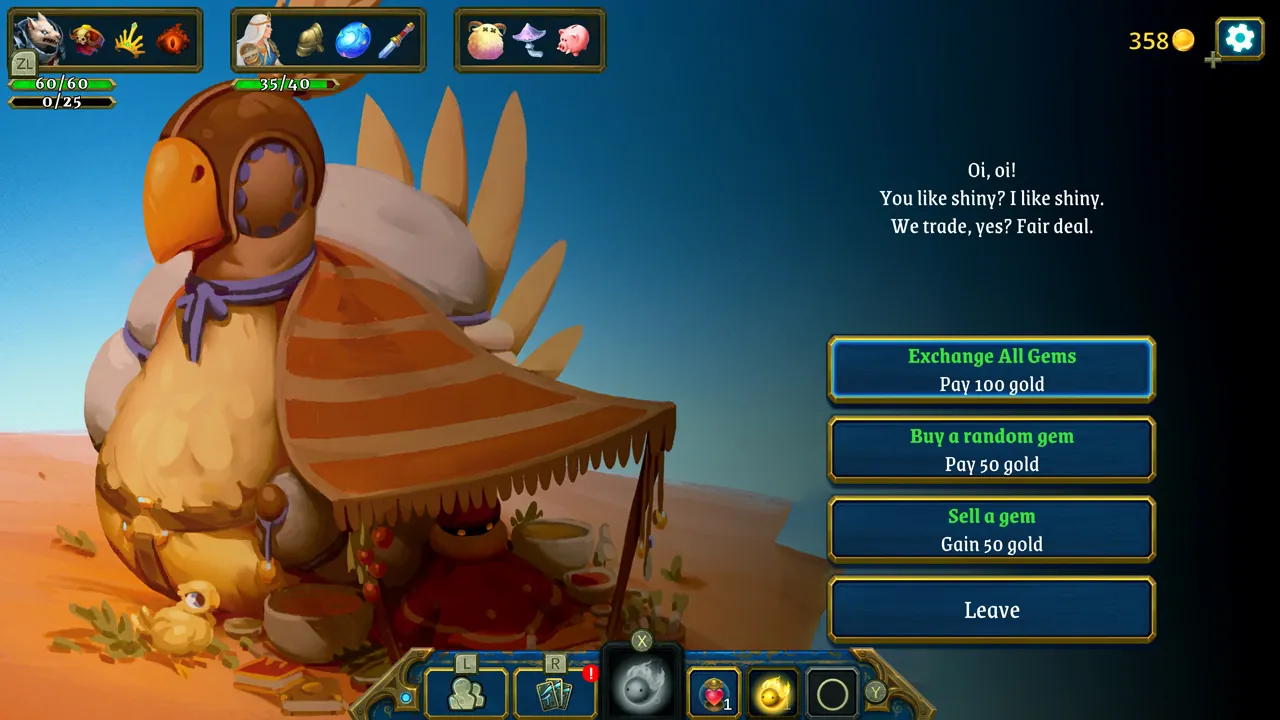Click the Sell a gem option
1280x720 pixels.
991,529
